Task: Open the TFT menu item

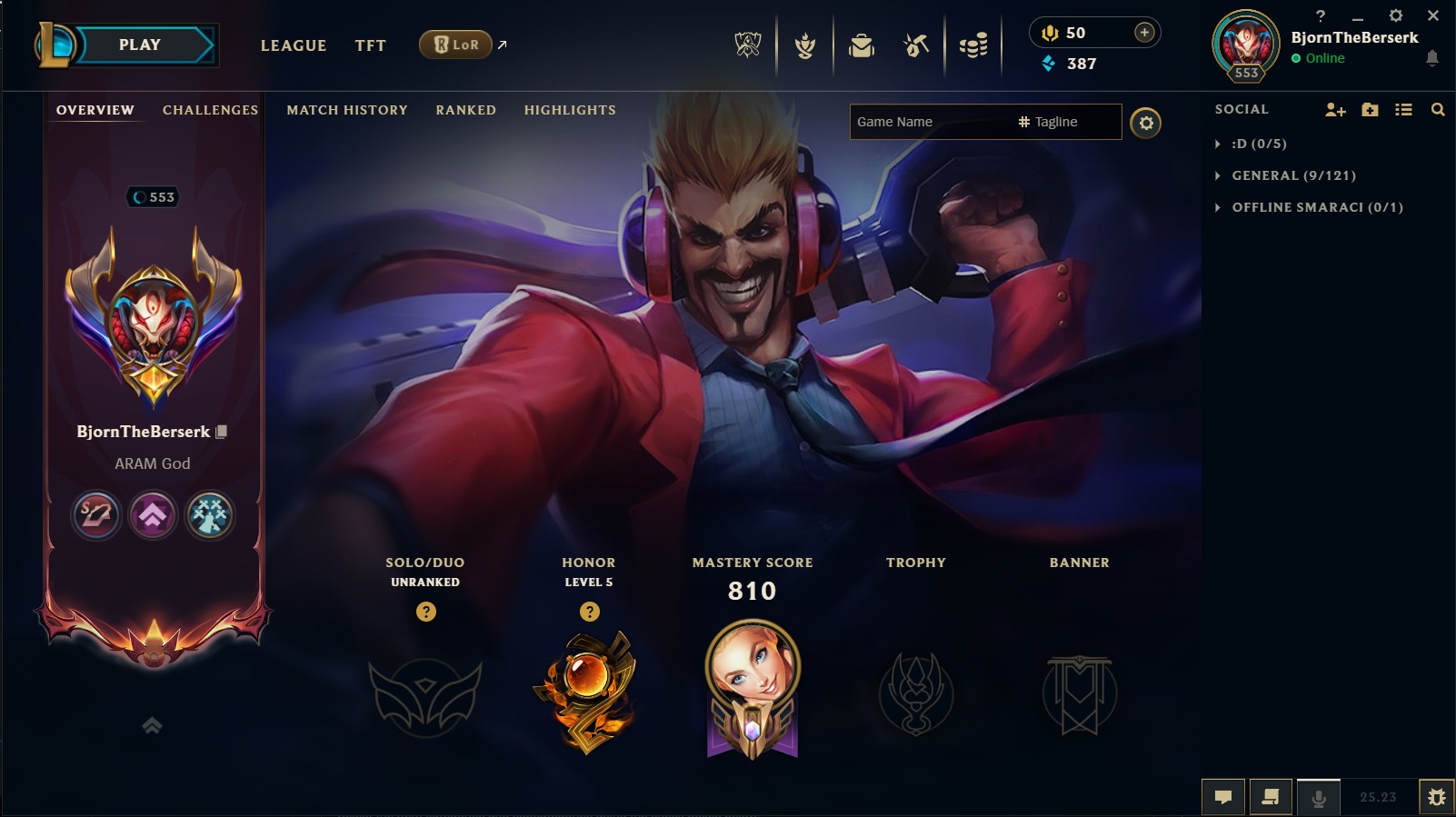Action: [x=370, y=45]
